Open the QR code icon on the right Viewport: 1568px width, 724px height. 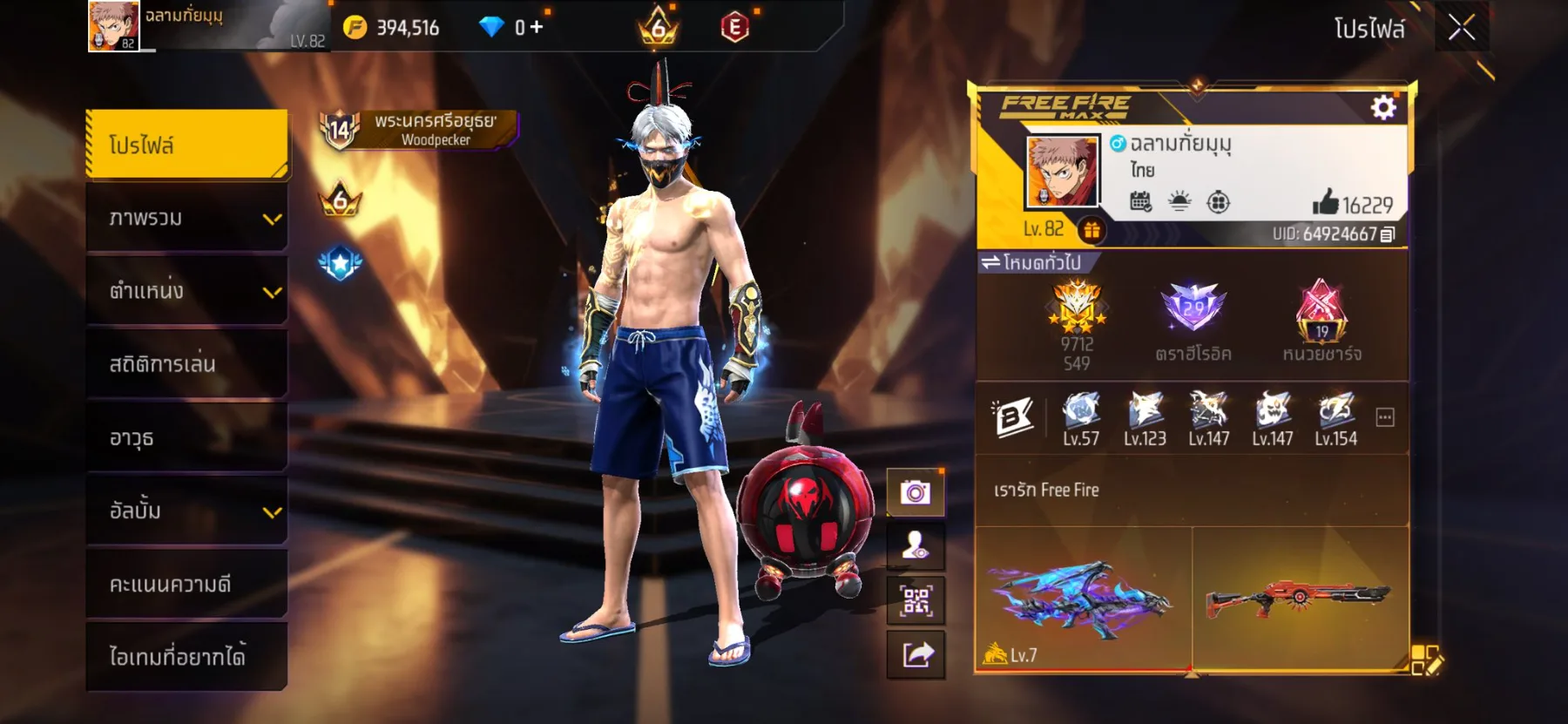(914, 599)
